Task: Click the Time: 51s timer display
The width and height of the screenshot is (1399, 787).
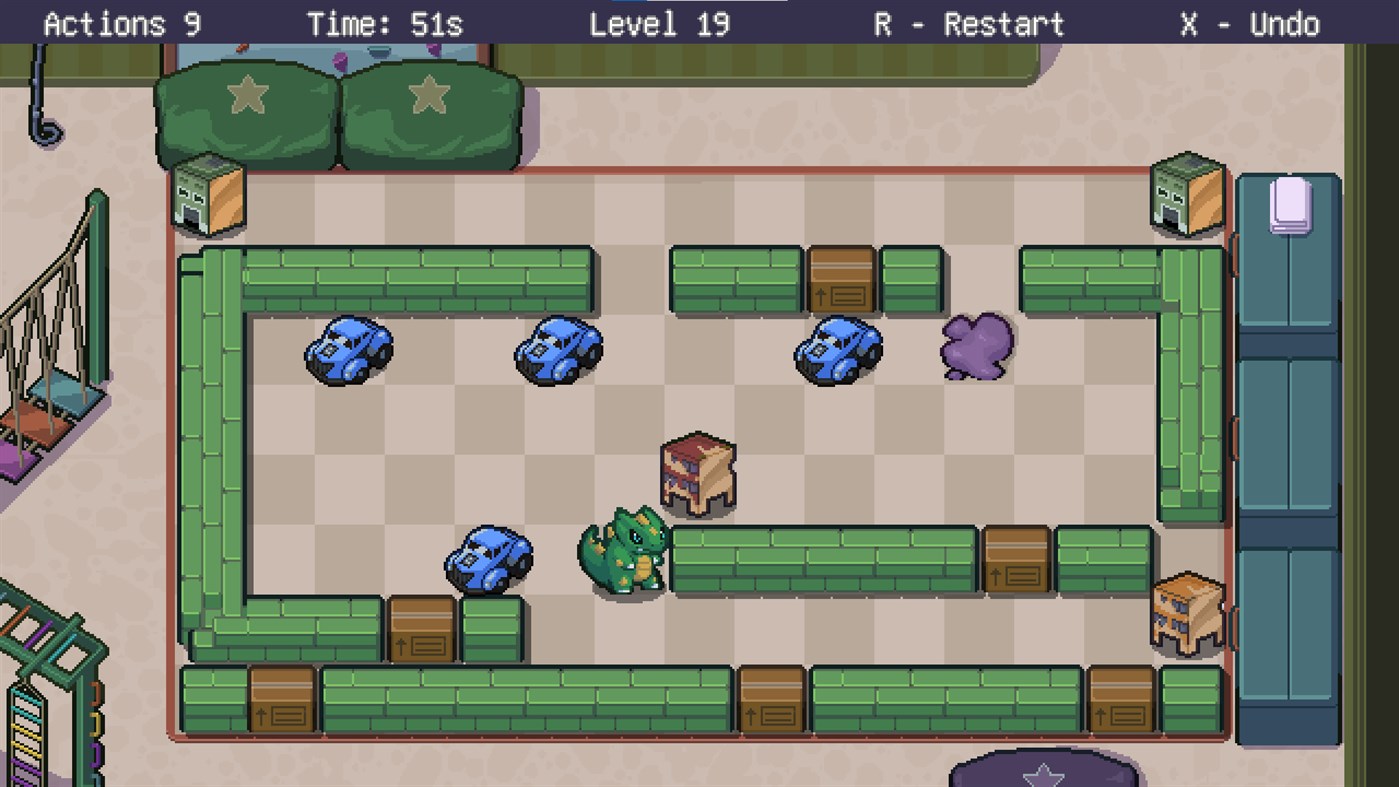Action: (385, 24)
